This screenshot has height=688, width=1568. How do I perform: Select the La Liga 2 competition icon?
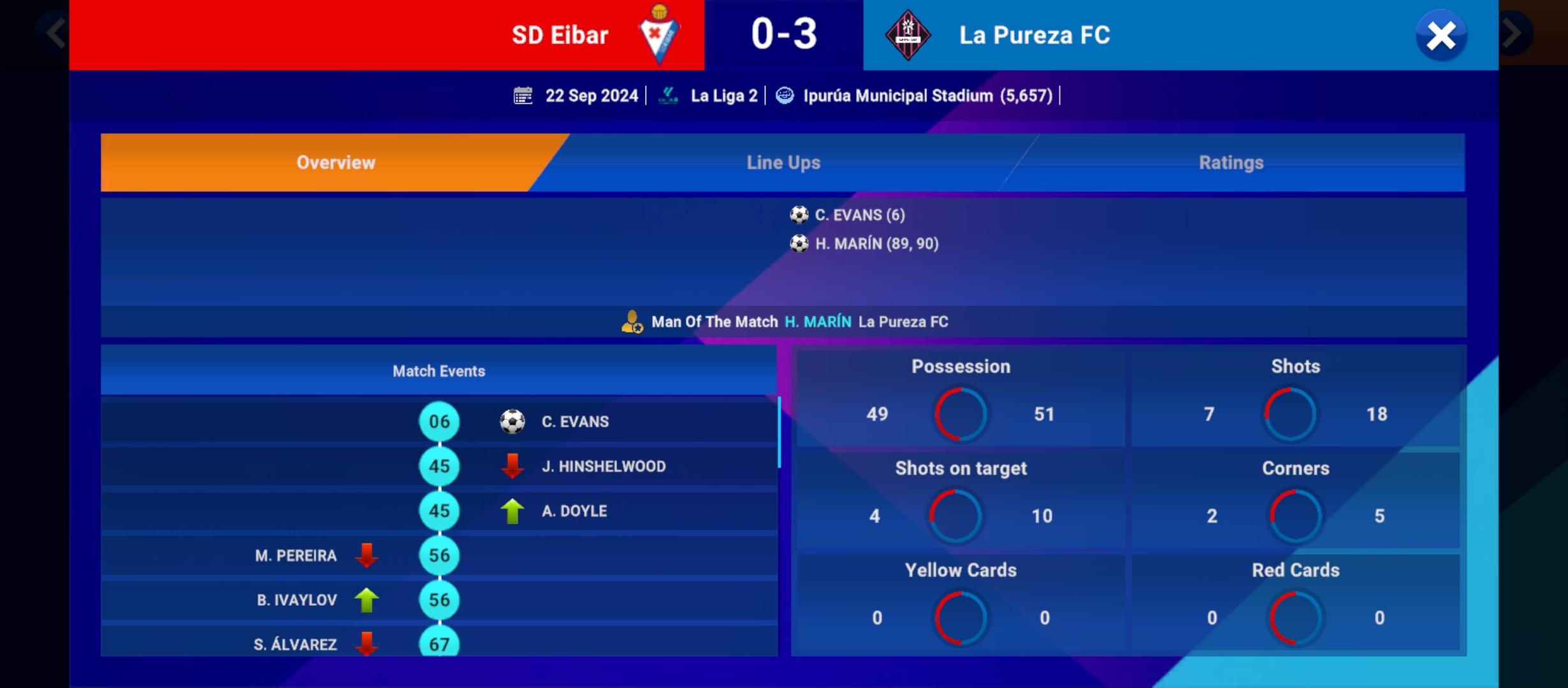pos(668,95)
